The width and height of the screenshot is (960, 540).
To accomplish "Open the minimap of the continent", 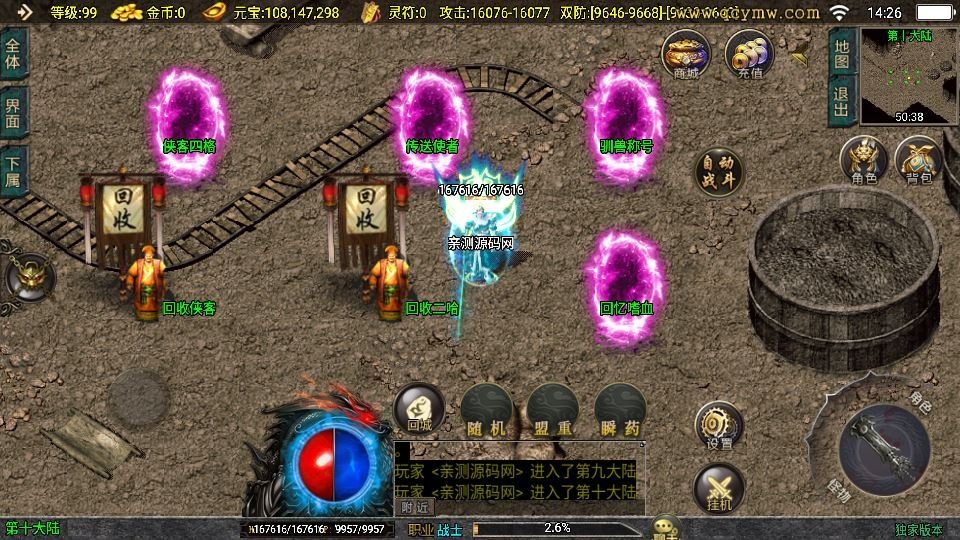I will 908,76.
